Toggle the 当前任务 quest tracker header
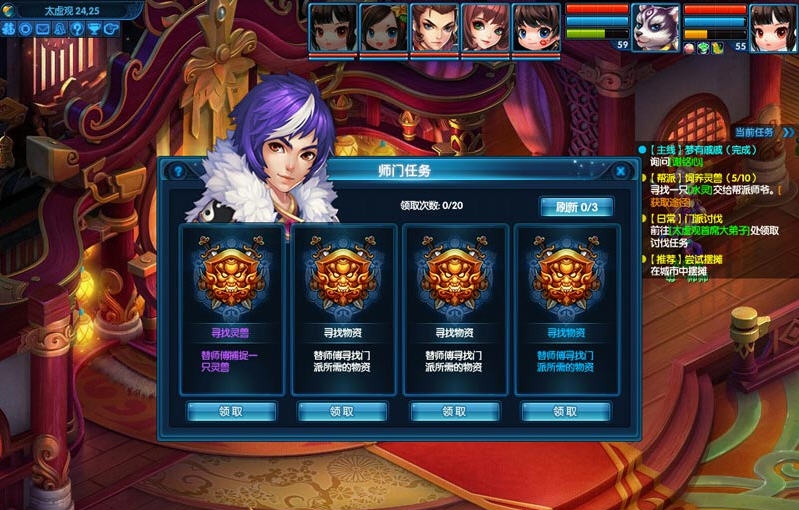This screenshot has width=799, height=510. [x=757, y=132]
